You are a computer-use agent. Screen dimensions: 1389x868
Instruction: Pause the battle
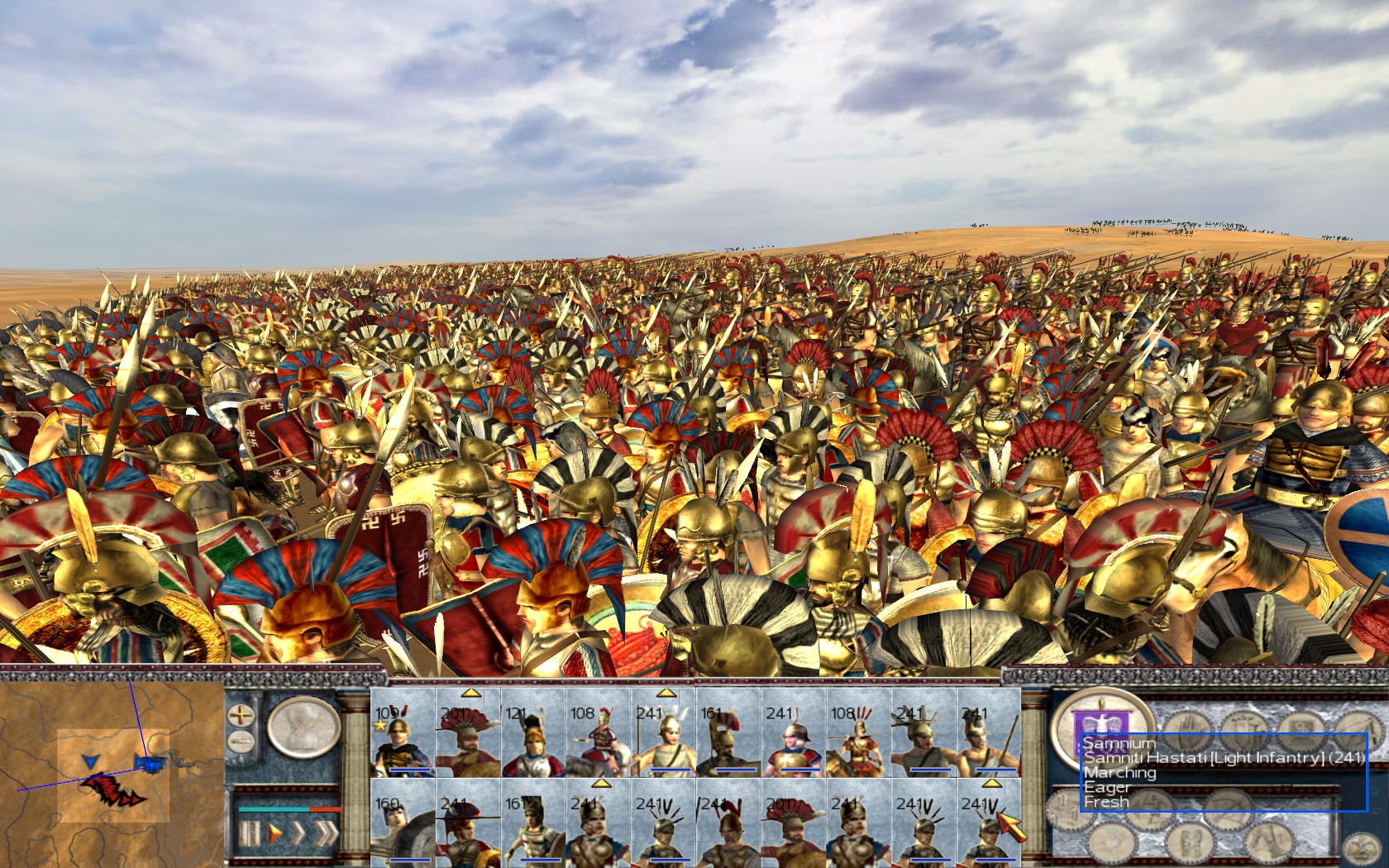249,832
